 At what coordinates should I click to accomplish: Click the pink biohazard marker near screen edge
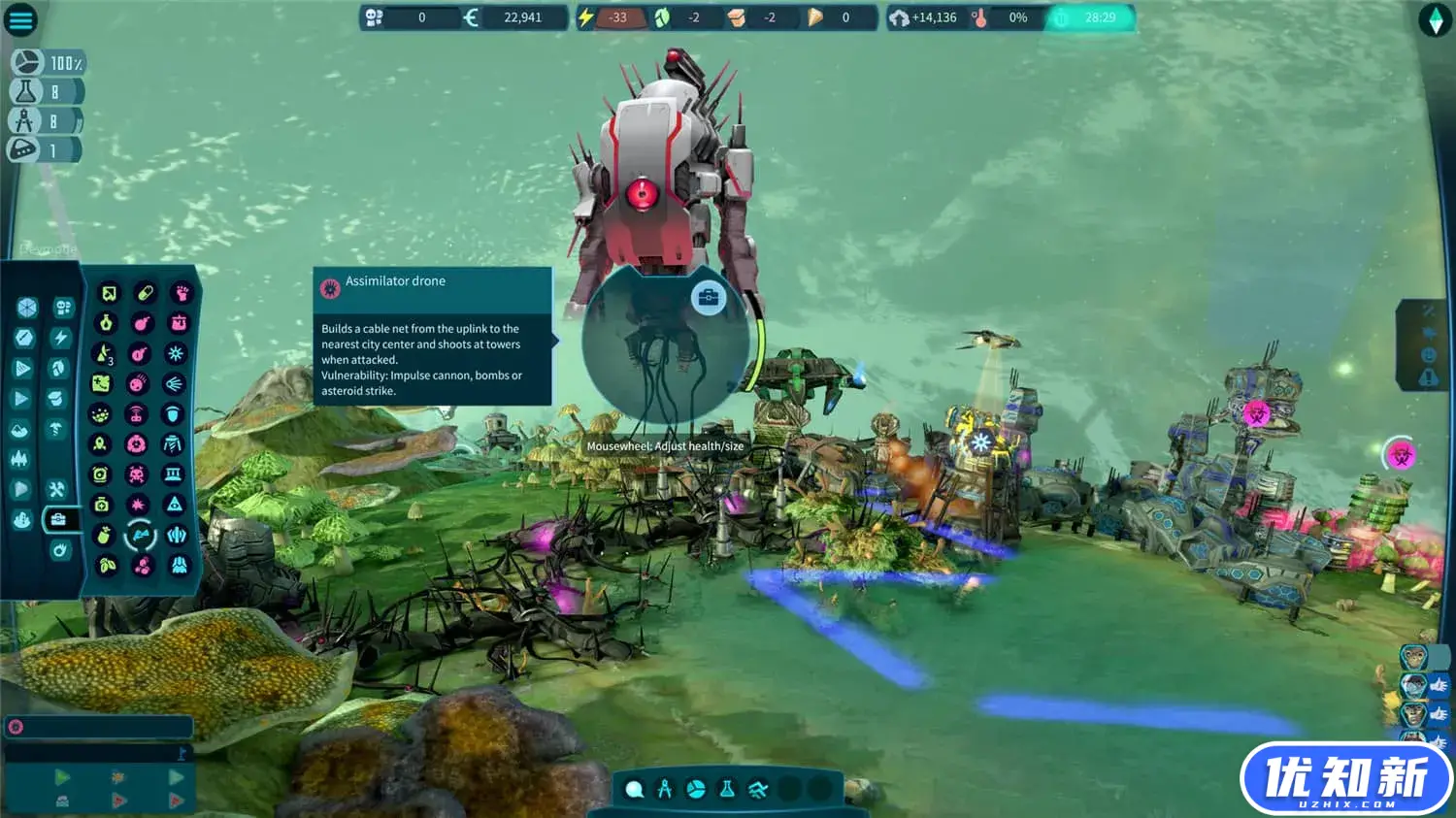tap(1400, 455)
